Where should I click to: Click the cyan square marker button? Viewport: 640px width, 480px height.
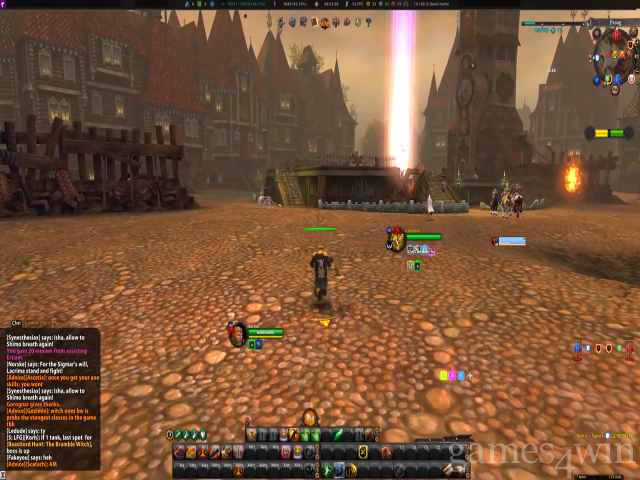point(460,375)
